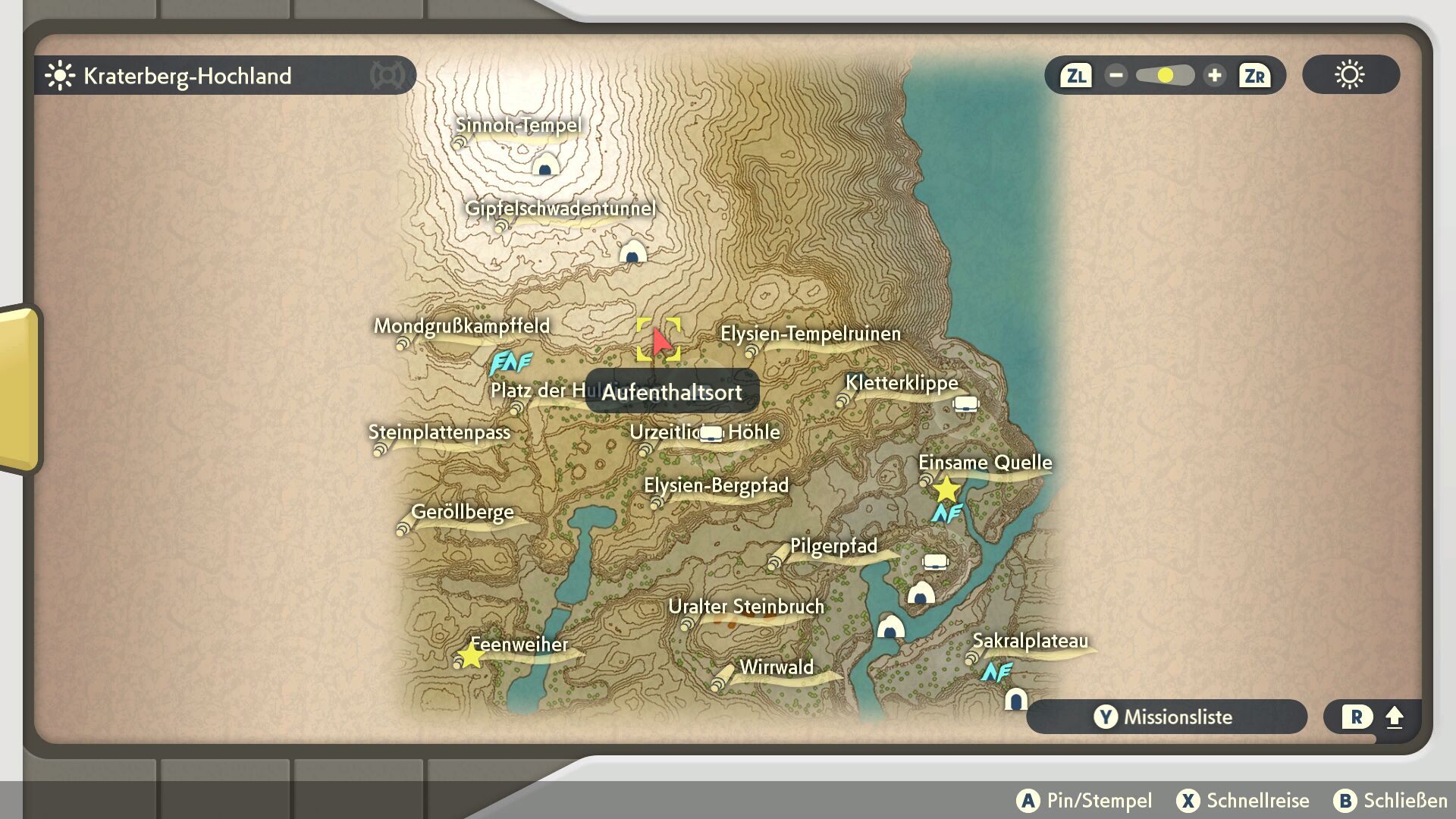Click the plus zoom-in button

tap(1214, 76)
